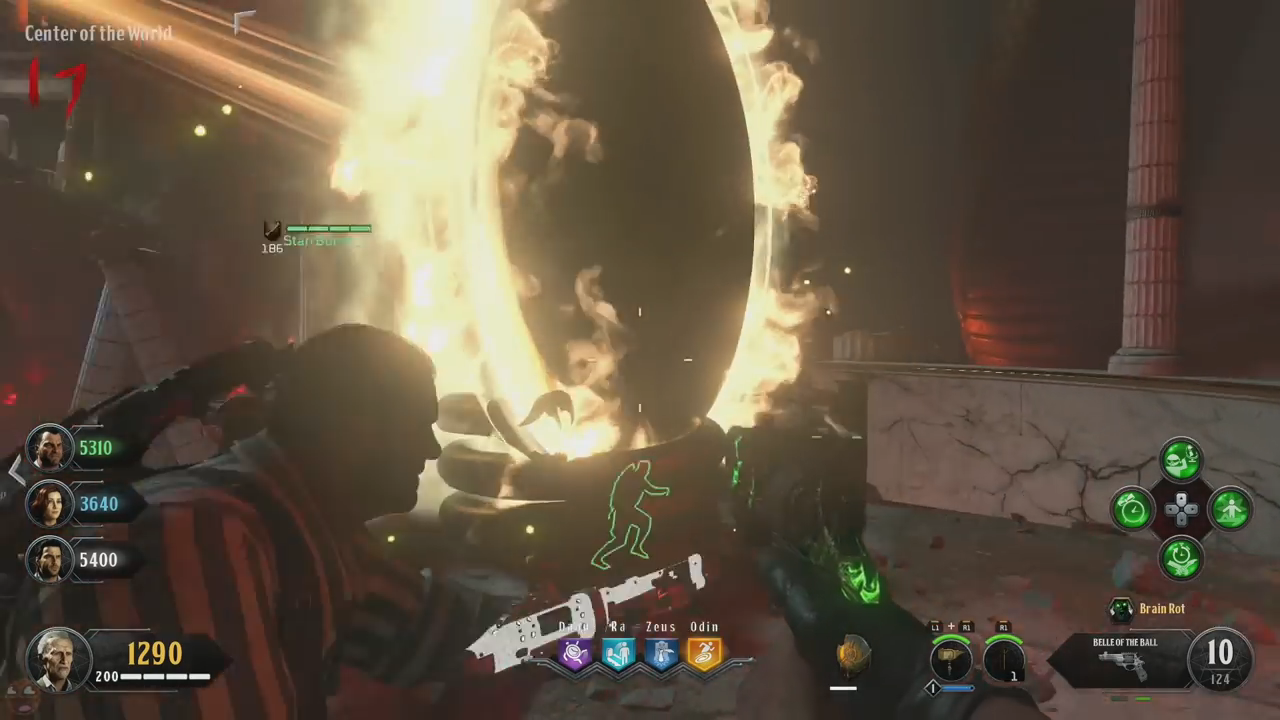Select the purple Danu perk icon
This screenshot has width=1280, height=720.
pos(576,654)
